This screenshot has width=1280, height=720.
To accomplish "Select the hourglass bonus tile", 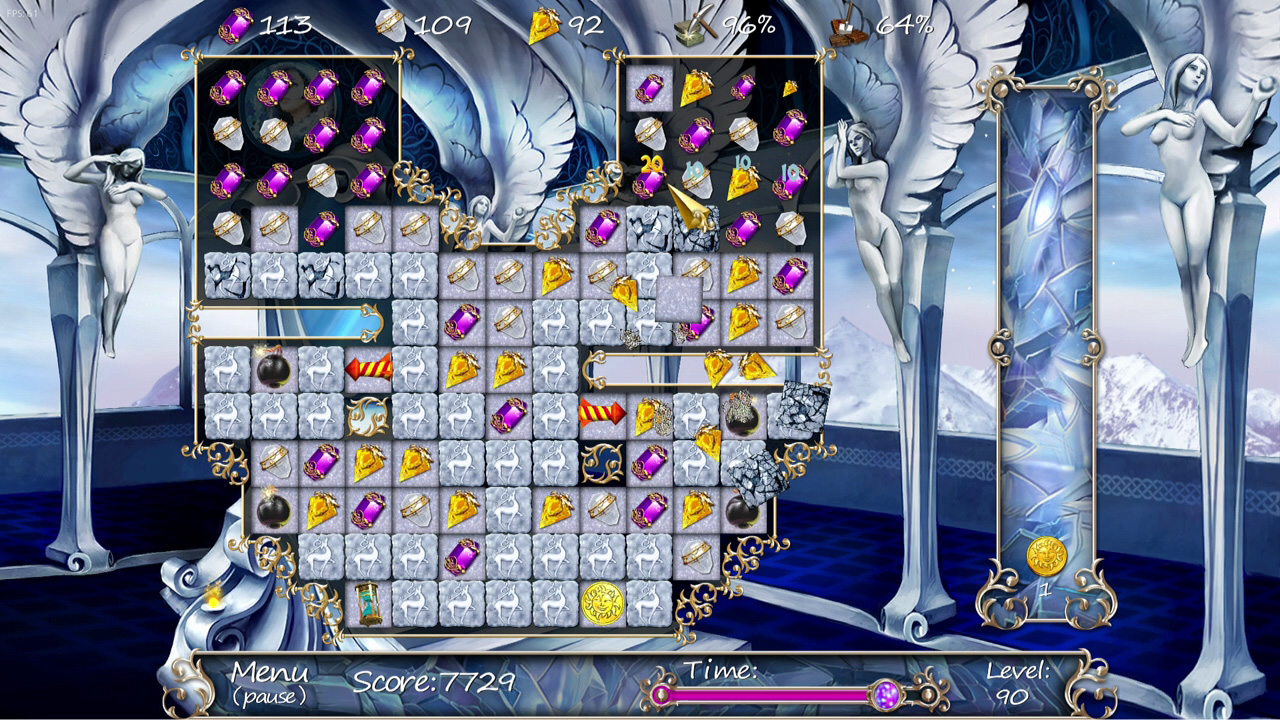I will point(368,604).
